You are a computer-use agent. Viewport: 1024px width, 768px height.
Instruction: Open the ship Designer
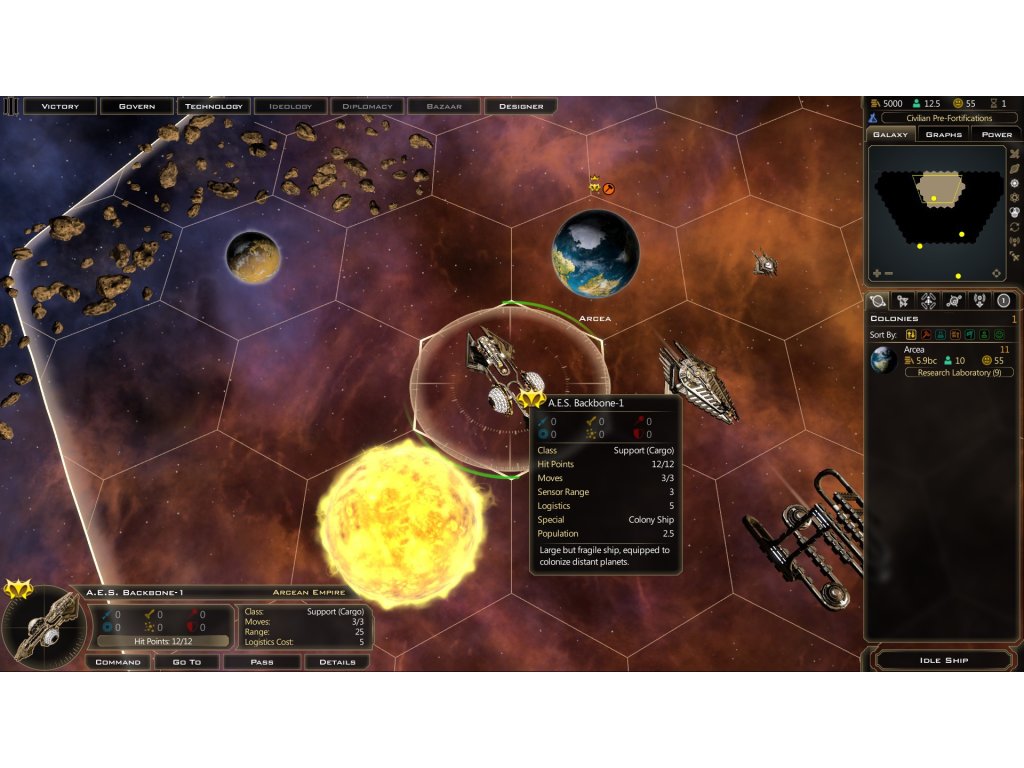tap(521, 106)
